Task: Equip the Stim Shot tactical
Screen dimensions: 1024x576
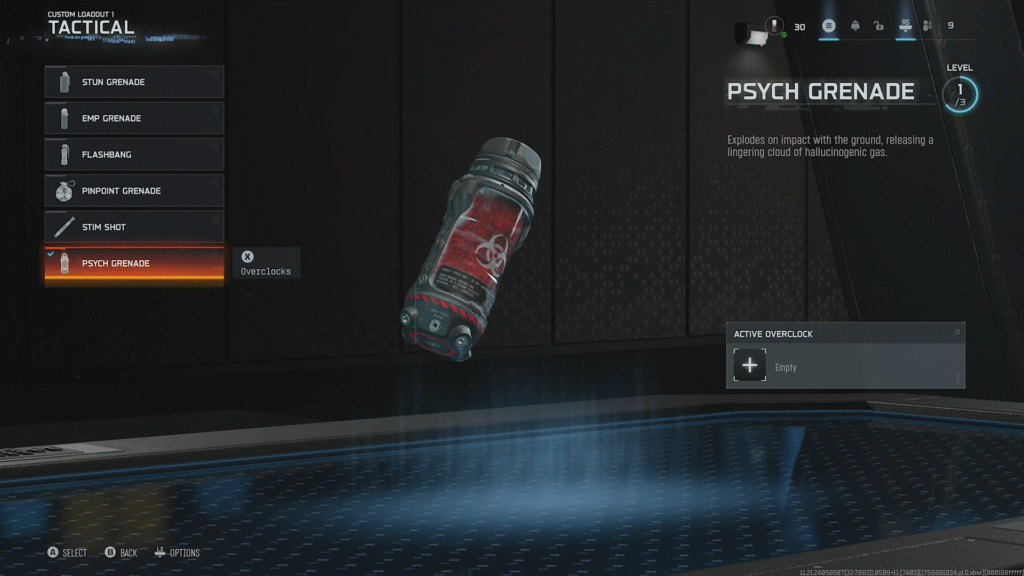Action: pyautogui.click(x=134, y=227)
